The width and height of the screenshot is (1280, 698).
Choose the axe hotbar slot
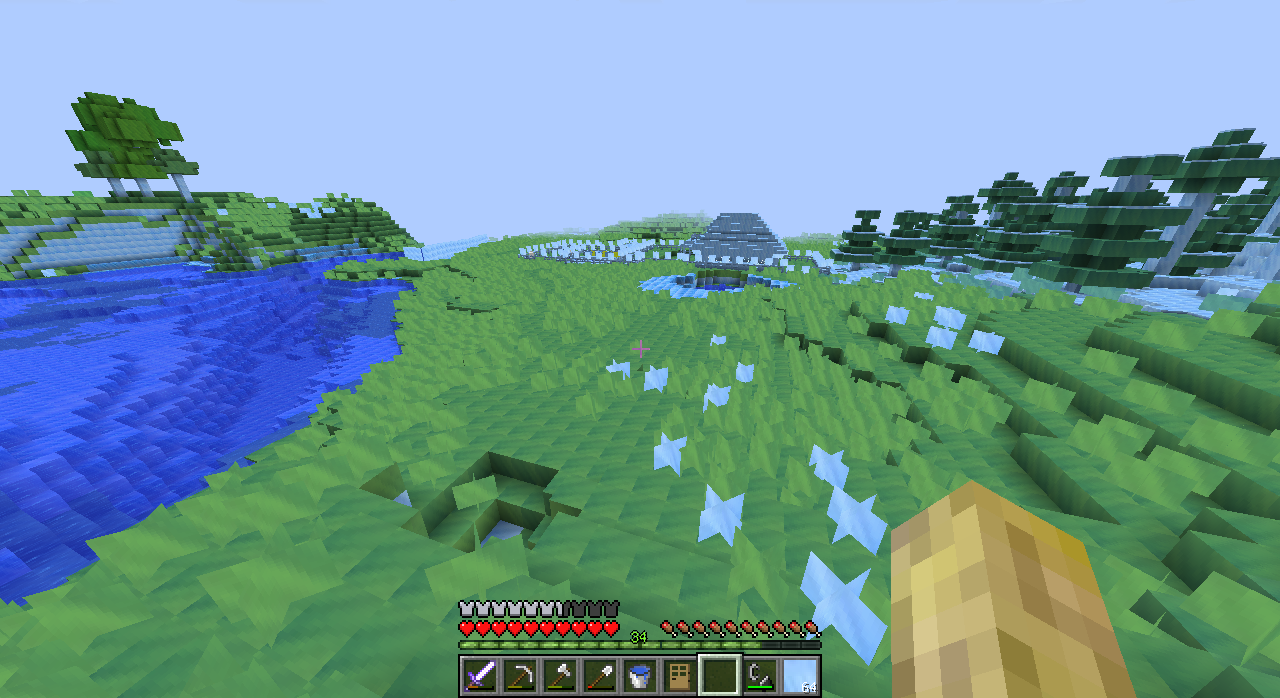point(560,675)
